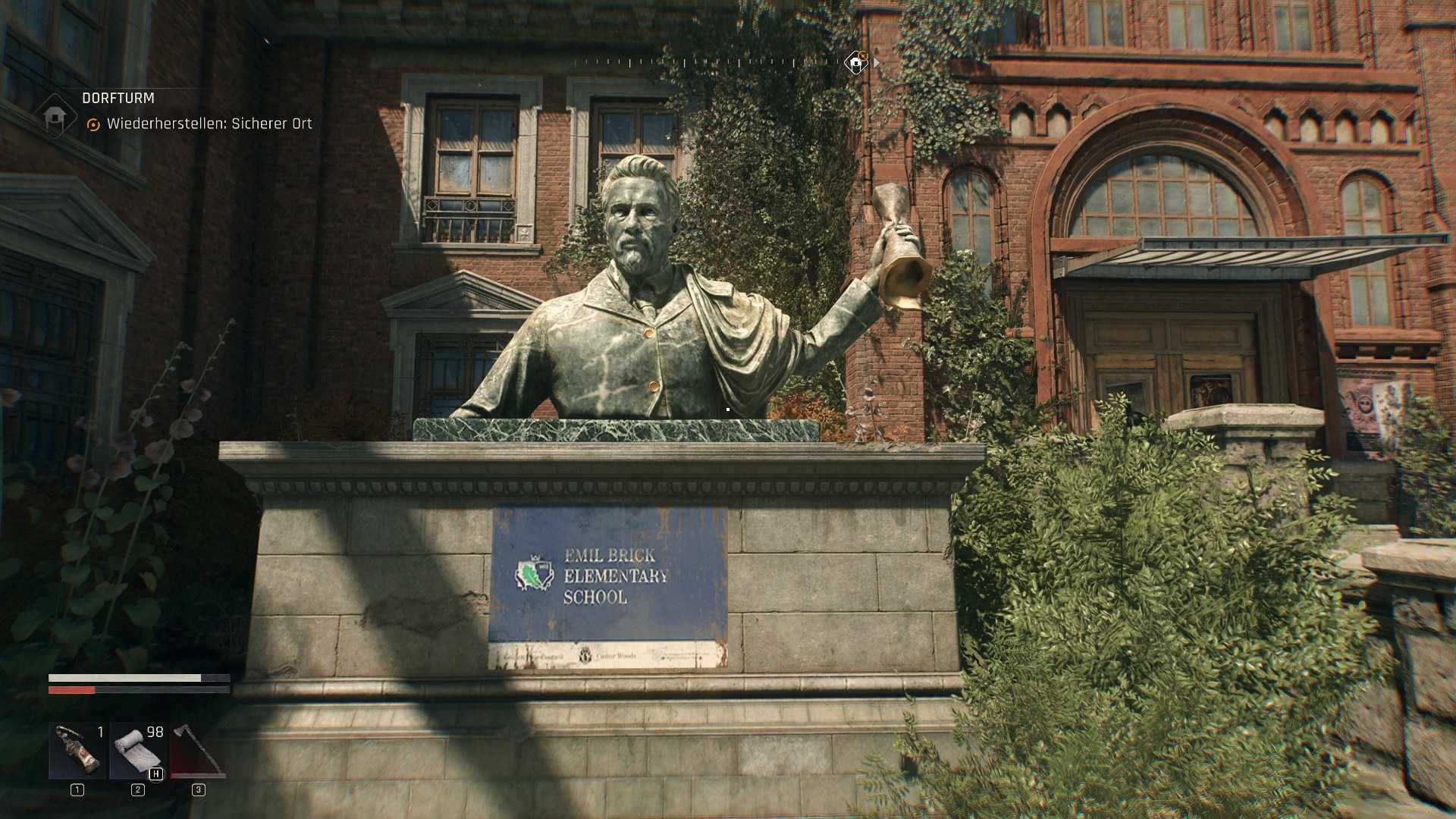Click the red stamina bar

point(72,689)
